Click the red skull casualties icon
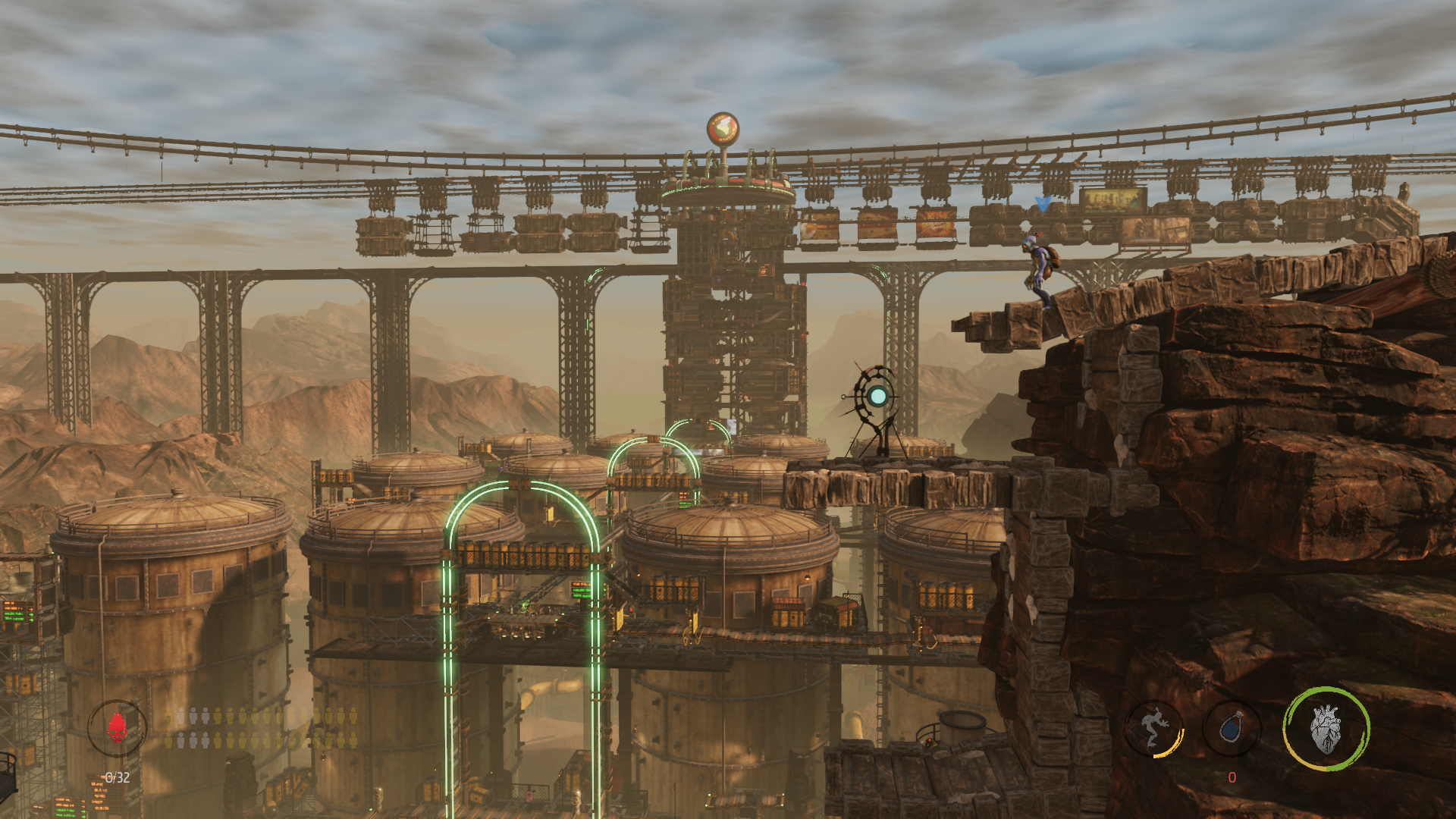 pos(117,728)
